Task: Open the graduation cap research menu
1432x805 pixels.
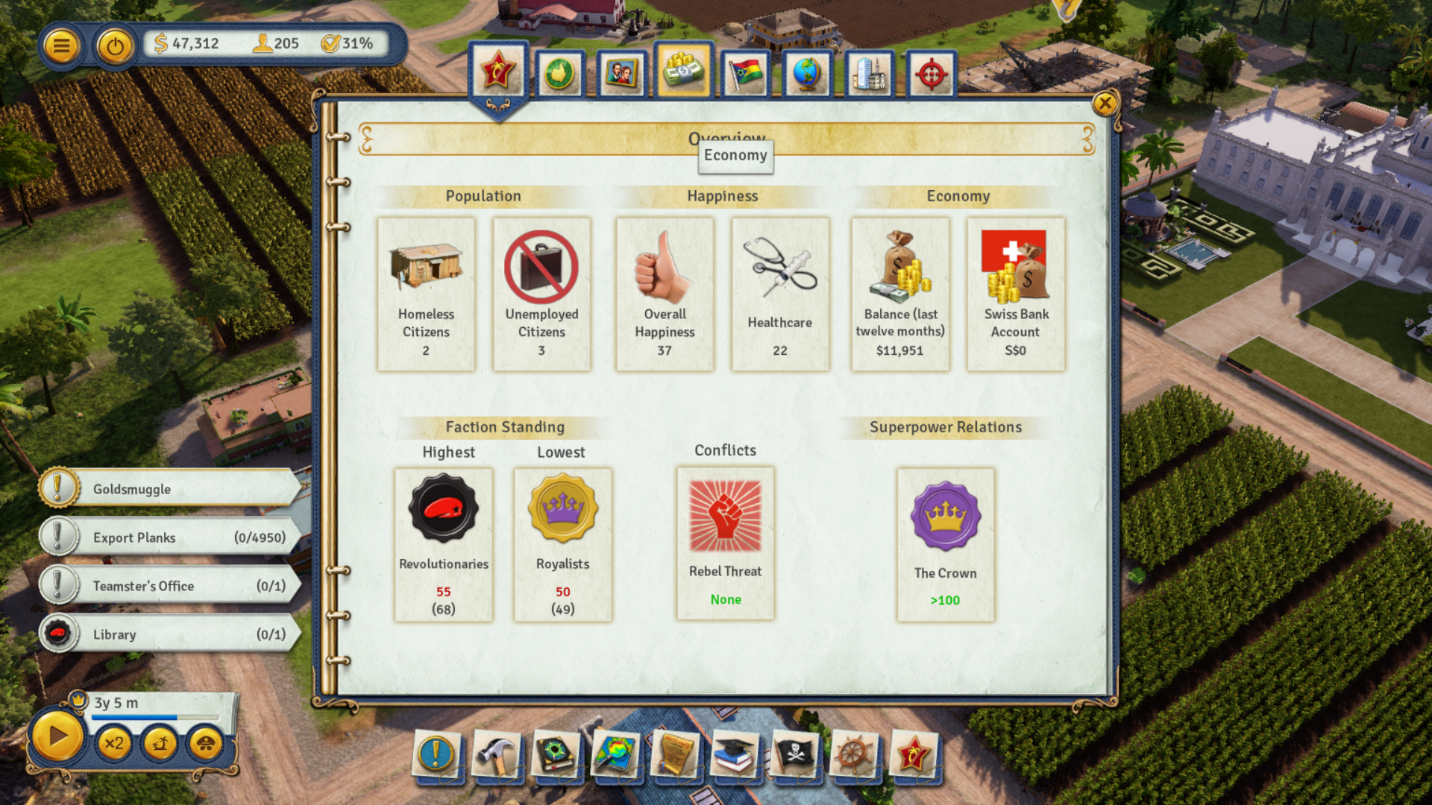Action: pyautogui.click(x=735, y=755)
